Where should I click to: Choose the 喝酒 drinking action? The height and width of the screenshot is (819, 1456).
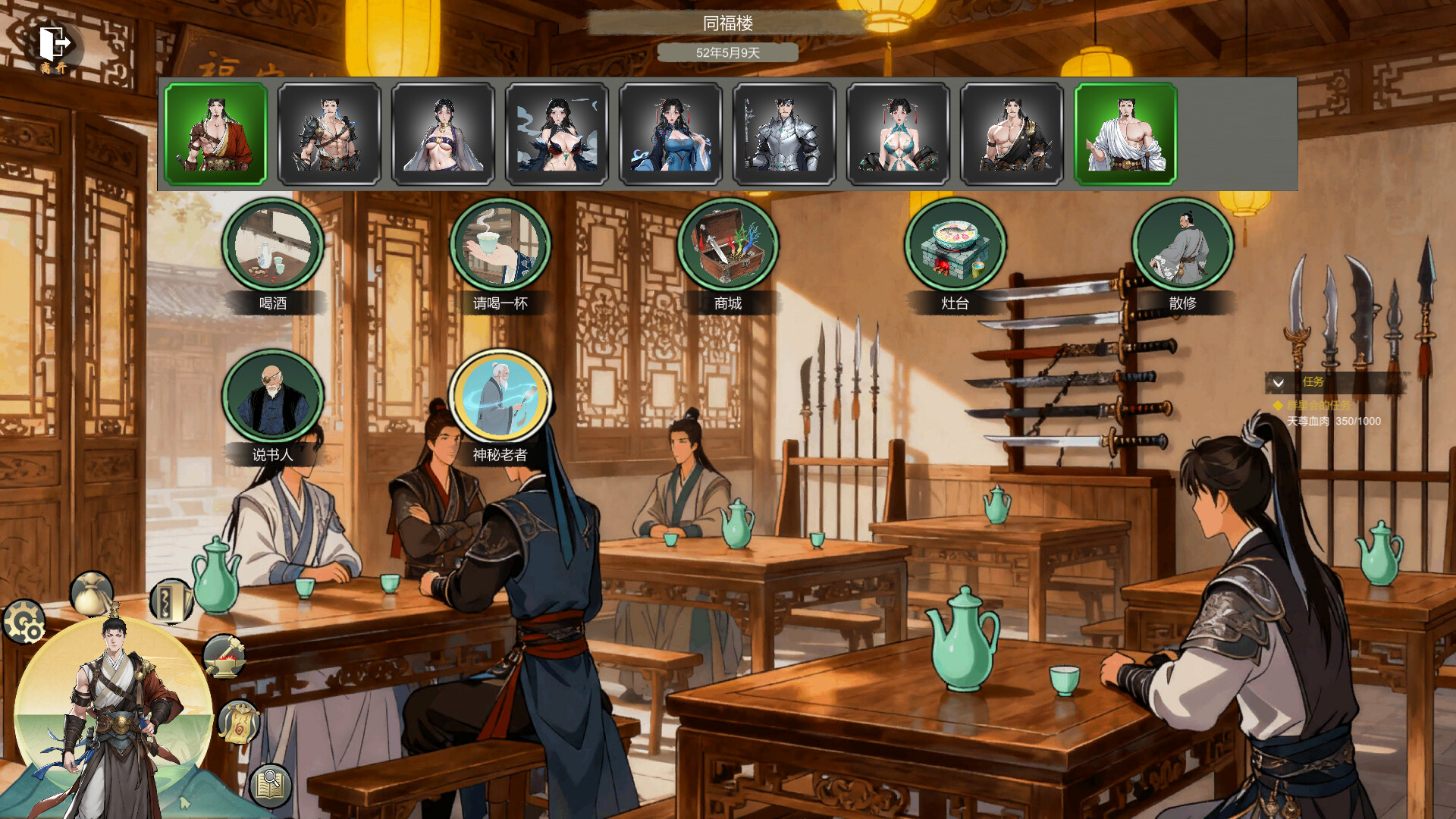pyautogui.click(x=273, y=246)
